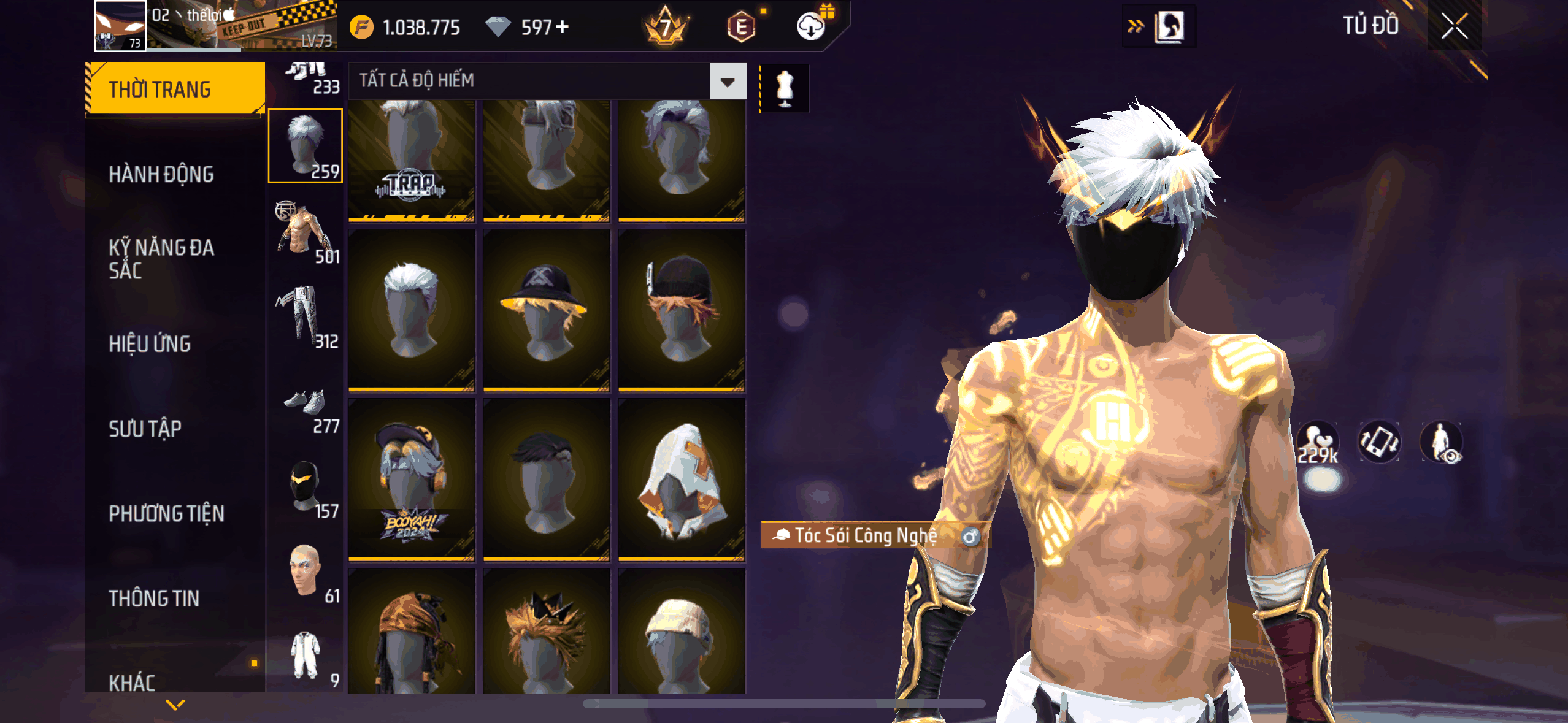The width and height of the screenshot is (1568, 723).
Task: Open the Tất Cả Độ Hiếm rarity dropdown
Action: click(x=728, y=81)
